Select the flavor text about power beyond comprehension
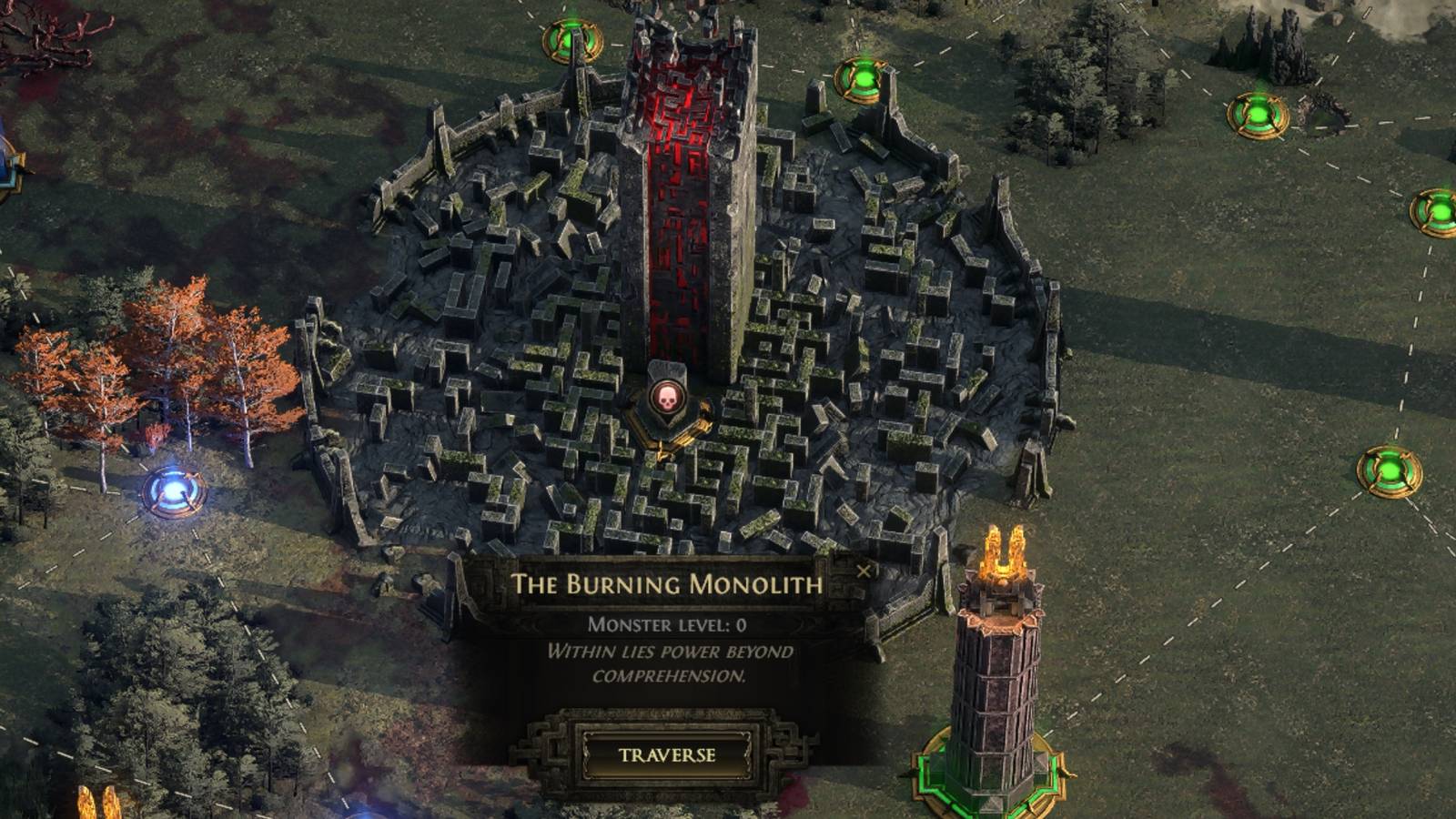 pyautogui.click(x=667, y=664)
